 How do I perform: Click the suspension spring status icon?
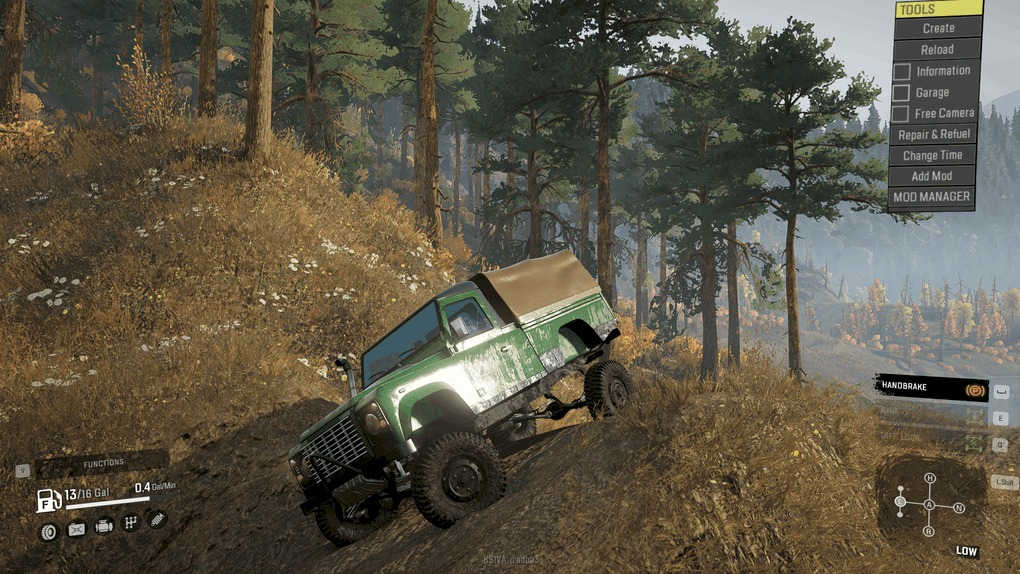pyautogui.click(x=156, y=519)
